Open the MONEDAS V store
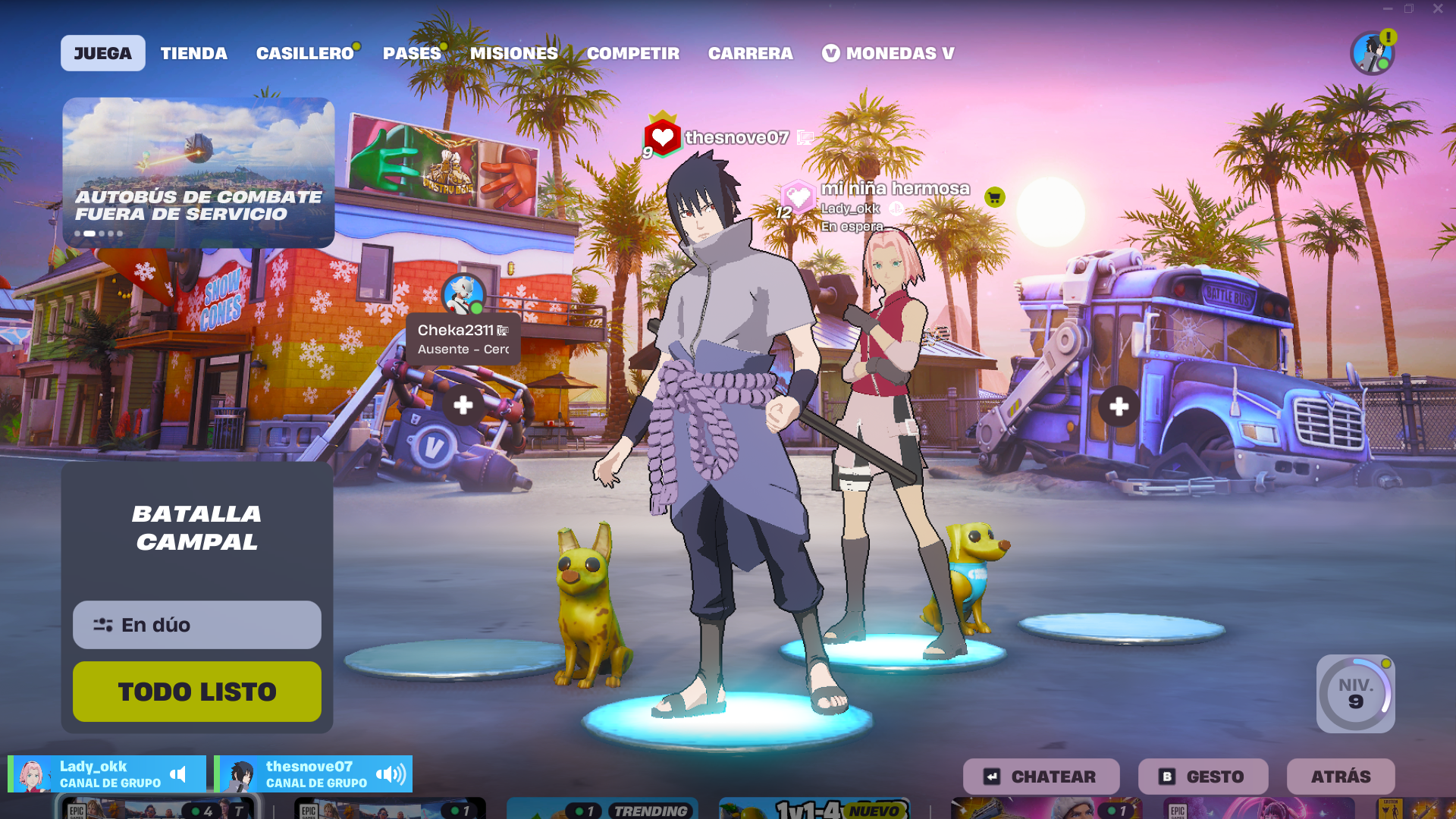 coord(888,53)
